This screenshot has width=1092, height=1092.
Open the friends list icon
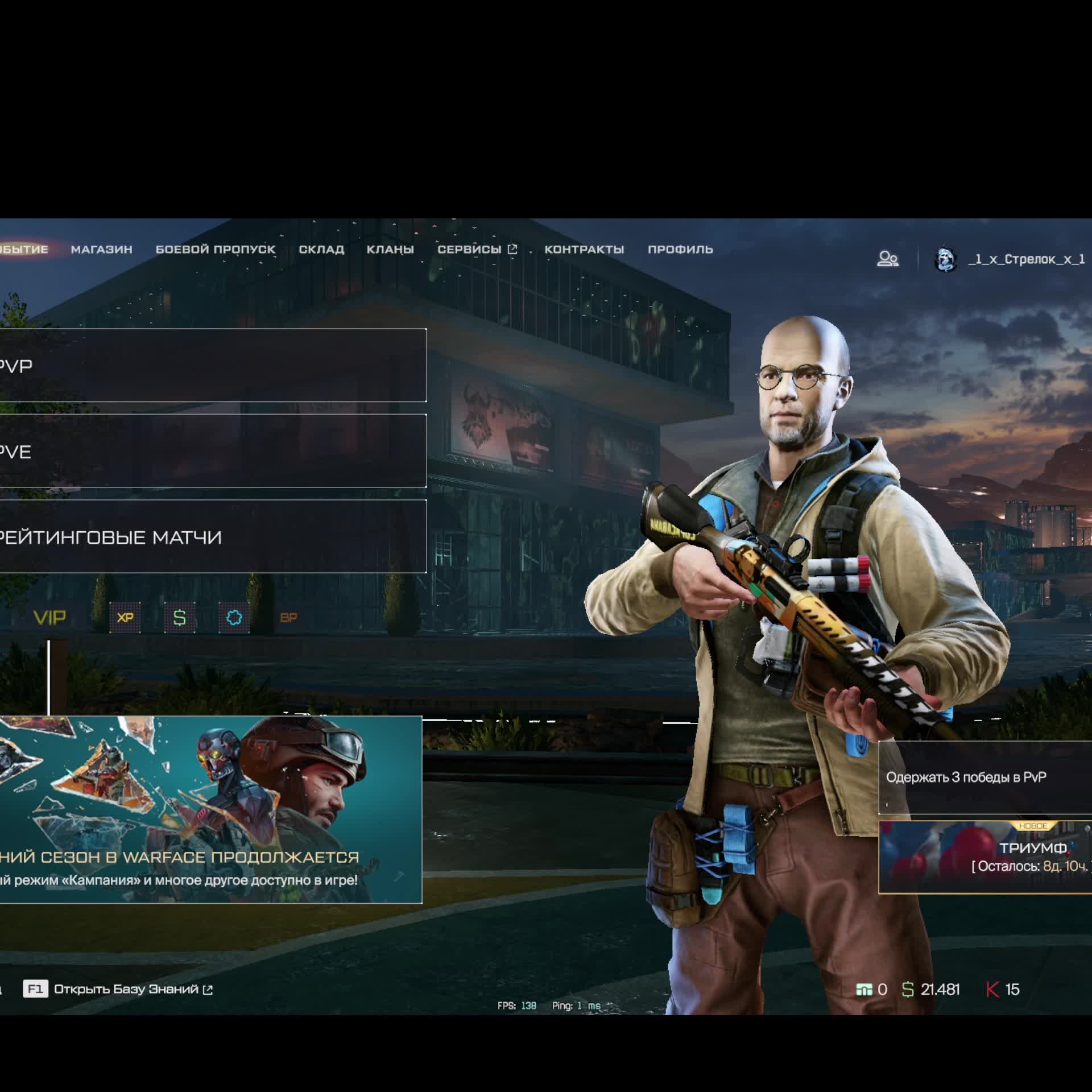[887, 259]
